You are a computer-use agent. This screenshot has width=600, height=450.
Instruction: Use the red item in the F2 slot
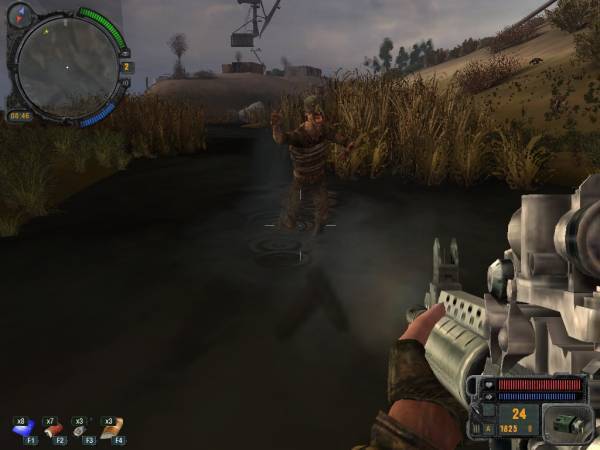click(x=54, y=428)
